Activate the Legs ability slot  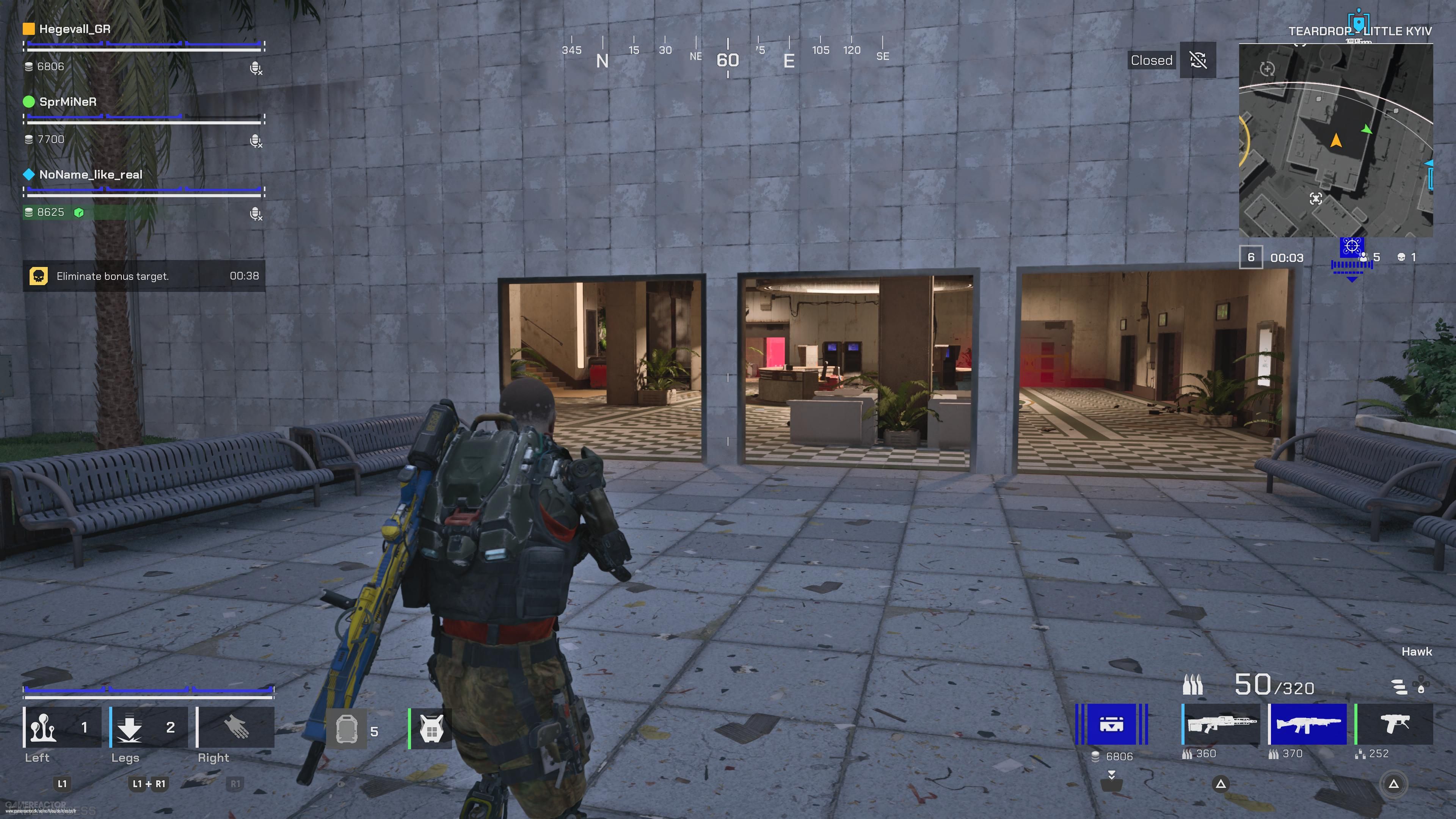point(149,728)
